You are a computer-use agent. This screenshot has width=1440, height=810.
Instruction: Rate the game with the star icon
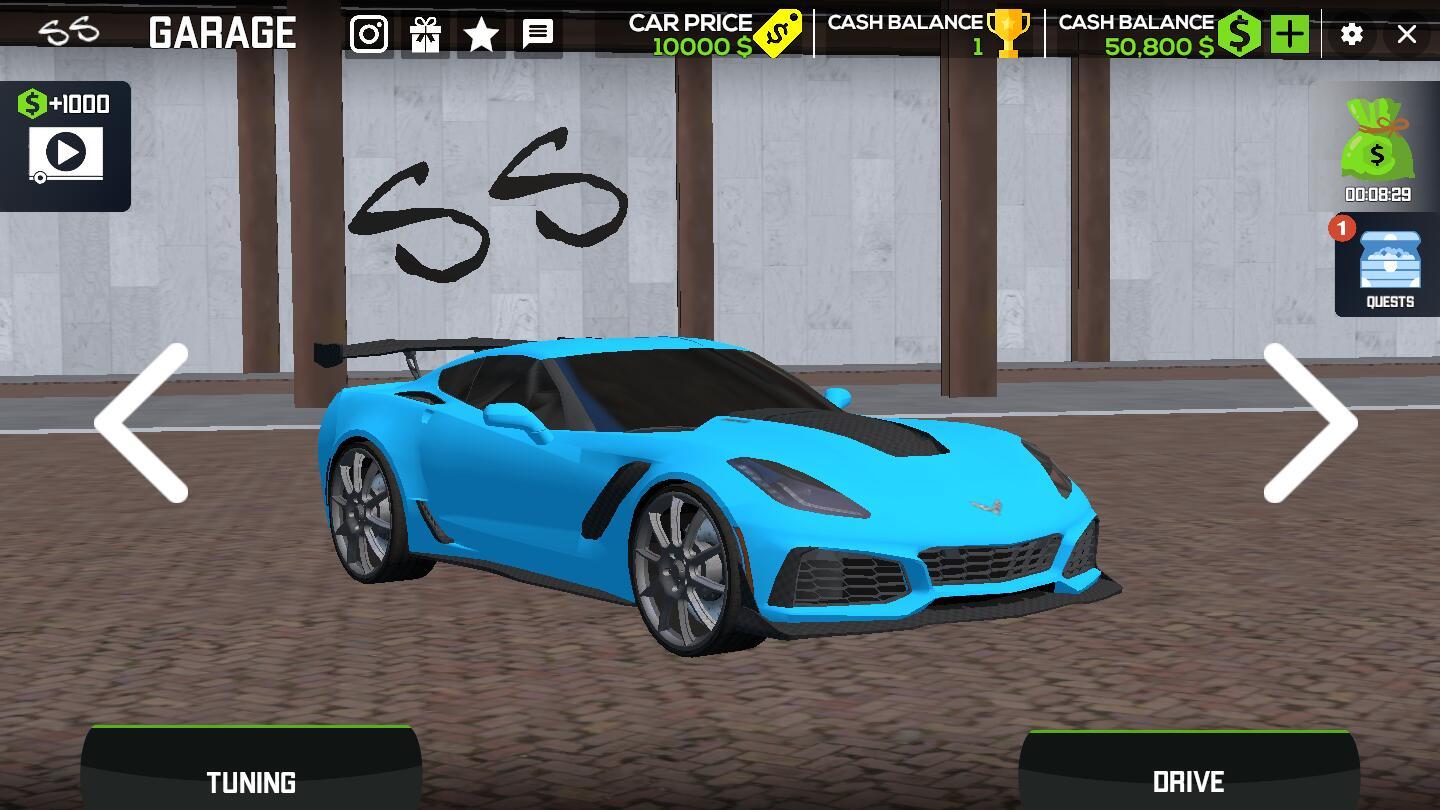point(481,35)
